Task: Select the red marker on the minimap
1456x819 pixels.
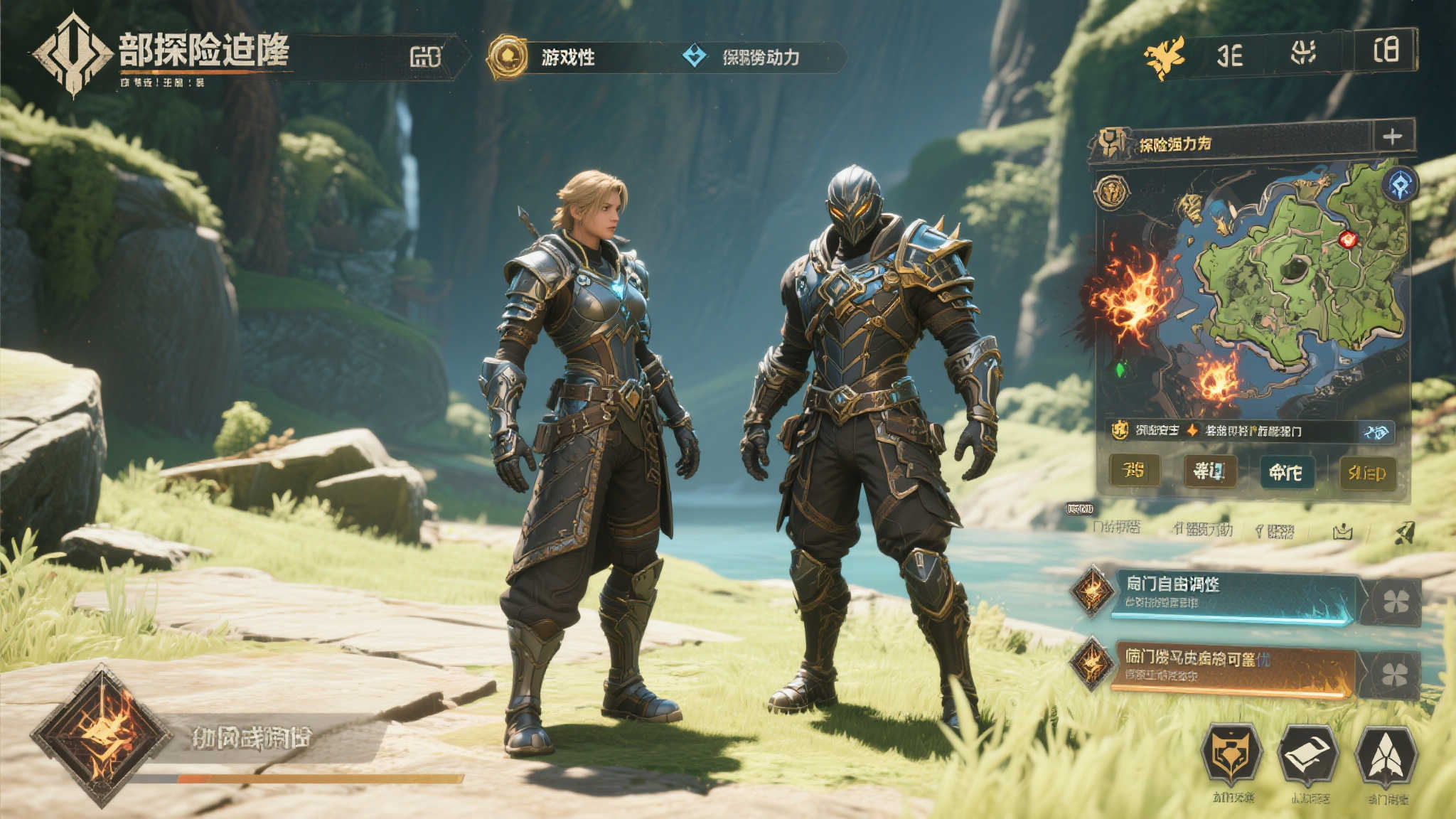Action: (x=1347, y=239)
